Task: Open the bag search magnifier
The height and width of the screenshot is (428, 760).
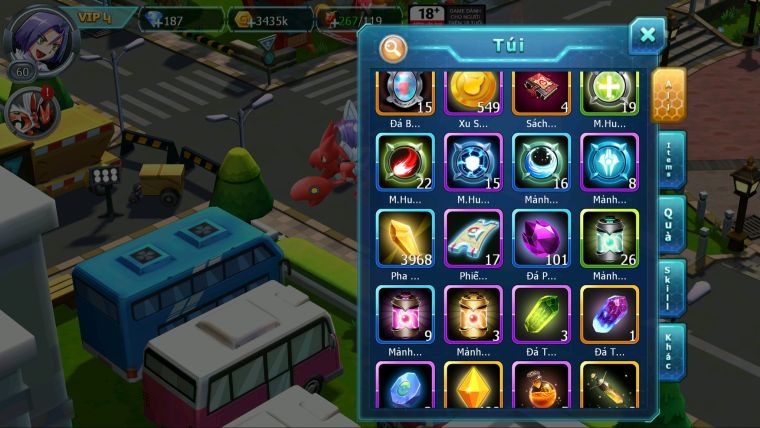Action: pos(393,46)
